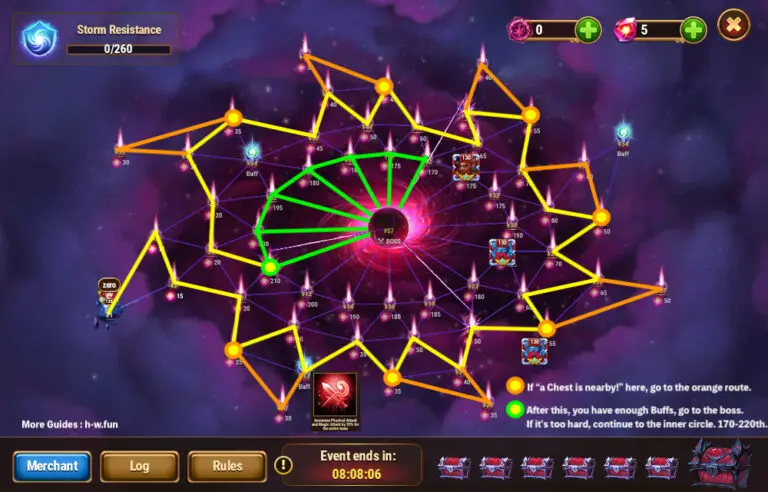Select the central BOSS node
This screenshot has height=492, width=768.
[388, 225]
